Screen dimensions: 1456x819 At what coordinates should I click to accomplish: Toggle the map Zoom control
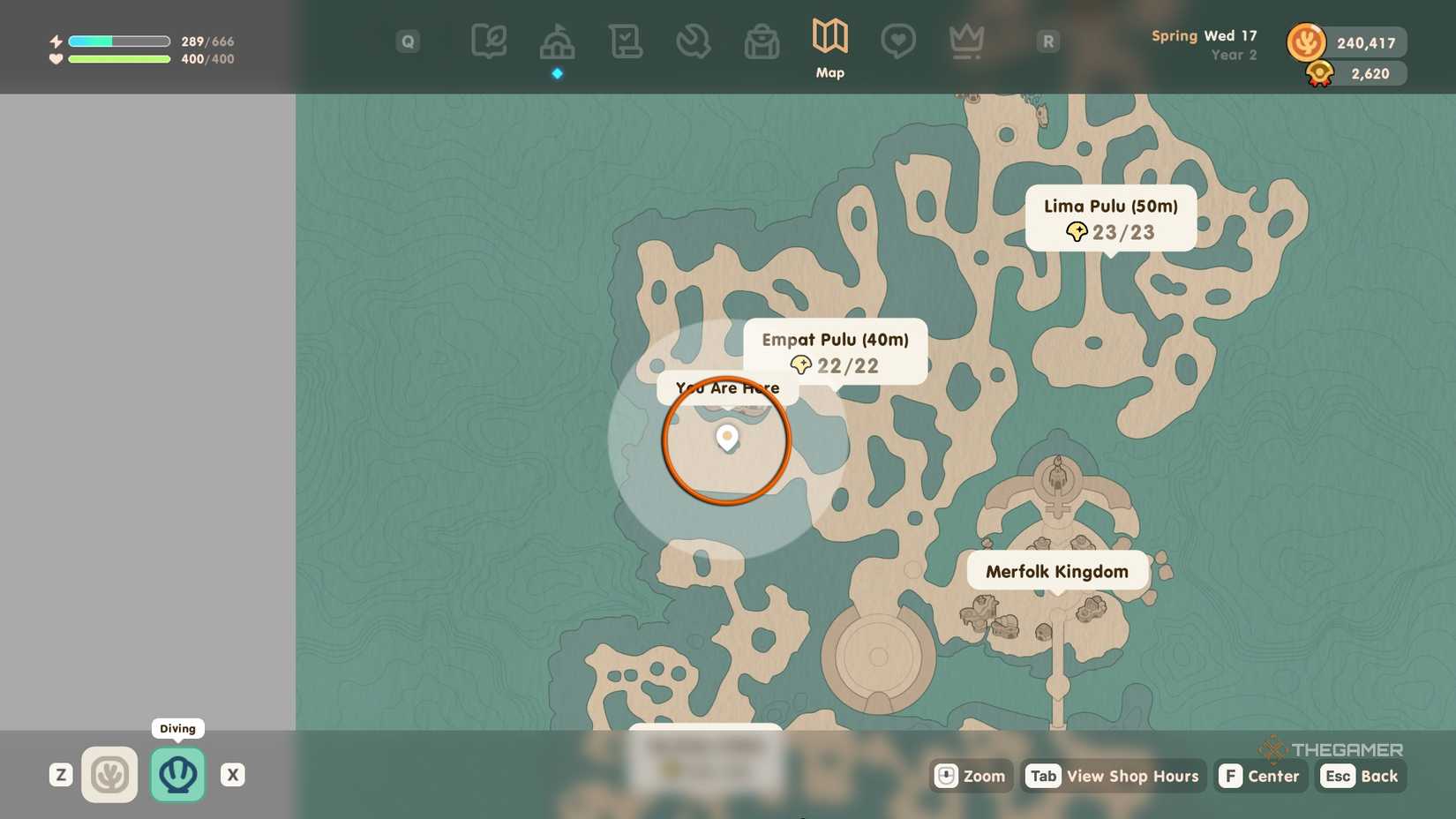[970, 776]
